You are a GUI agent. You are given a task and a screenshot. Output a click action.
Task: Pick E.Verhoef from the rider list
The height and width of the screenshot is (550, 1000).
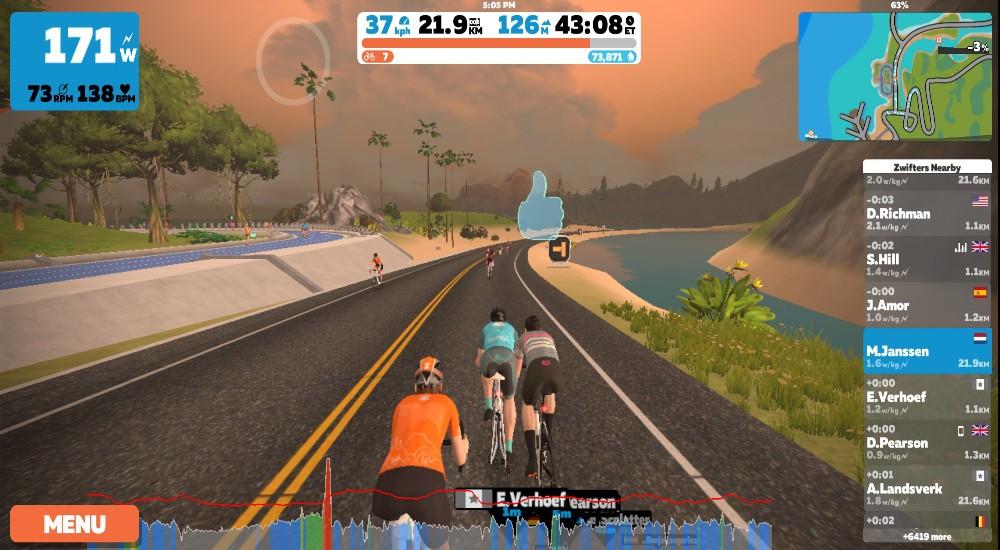click(x=927, y=397)
